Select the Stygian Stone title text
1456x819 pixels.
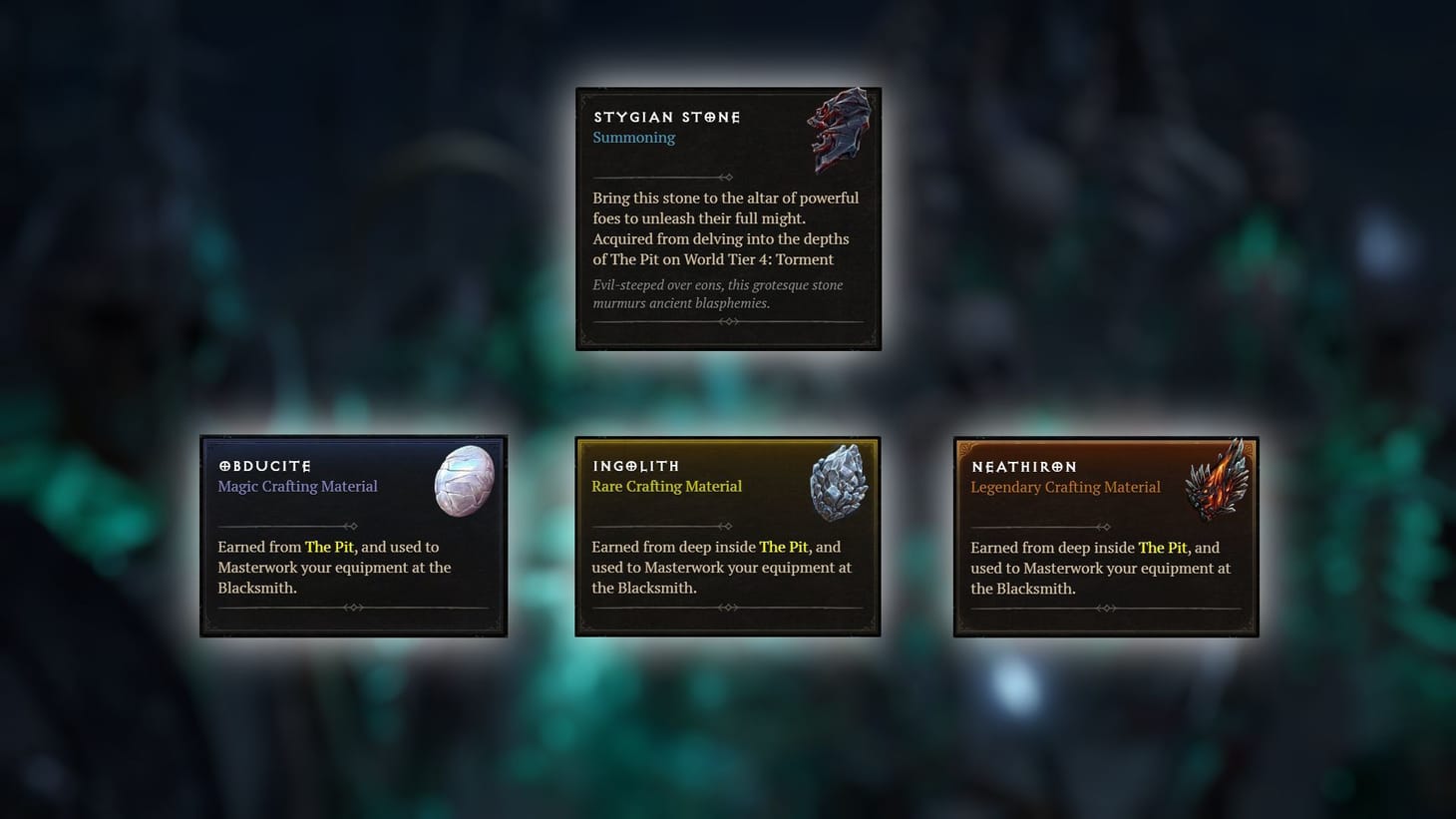(x=666, y=117)
